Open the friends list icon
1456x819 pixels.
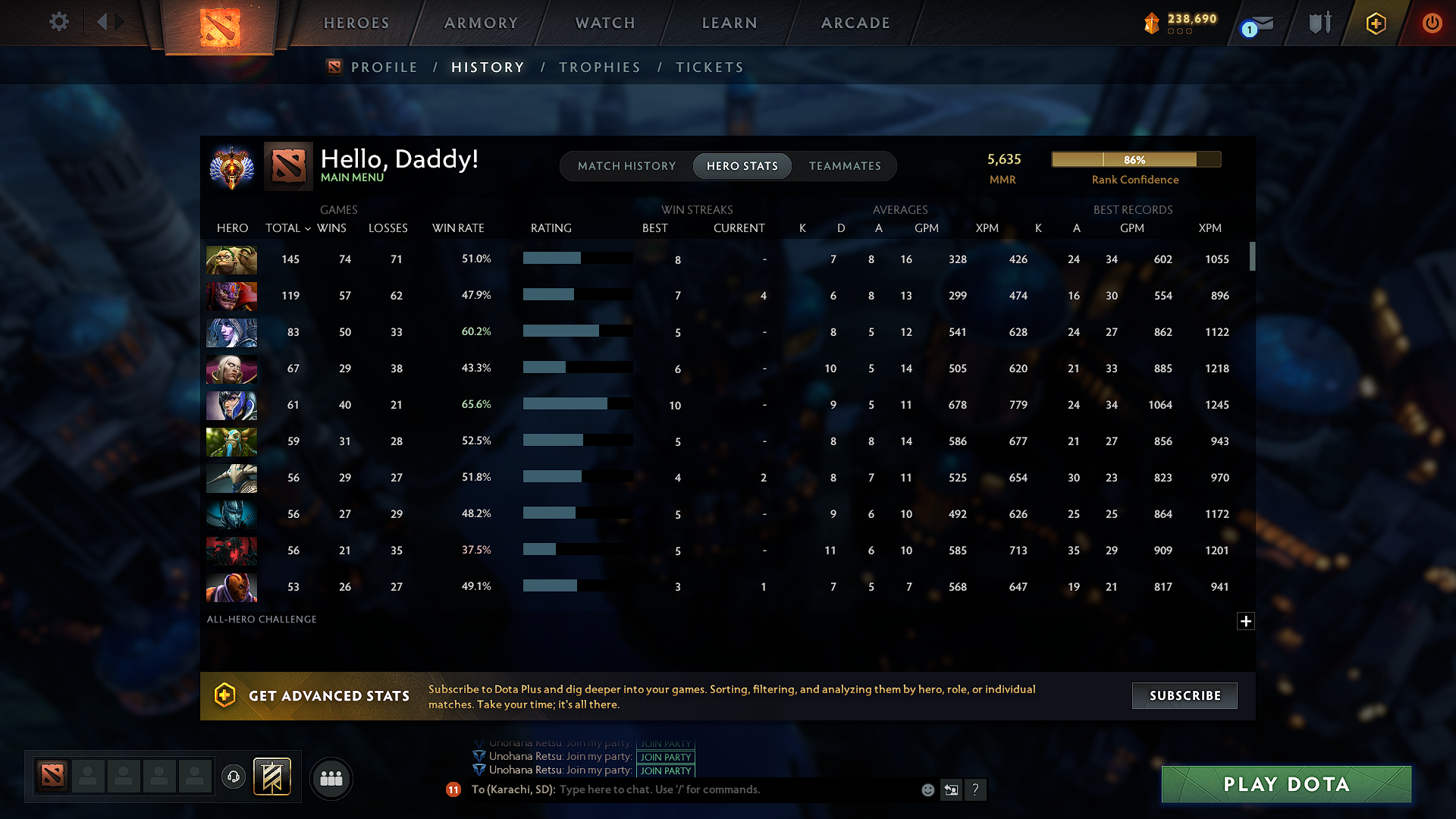(331, 778)
